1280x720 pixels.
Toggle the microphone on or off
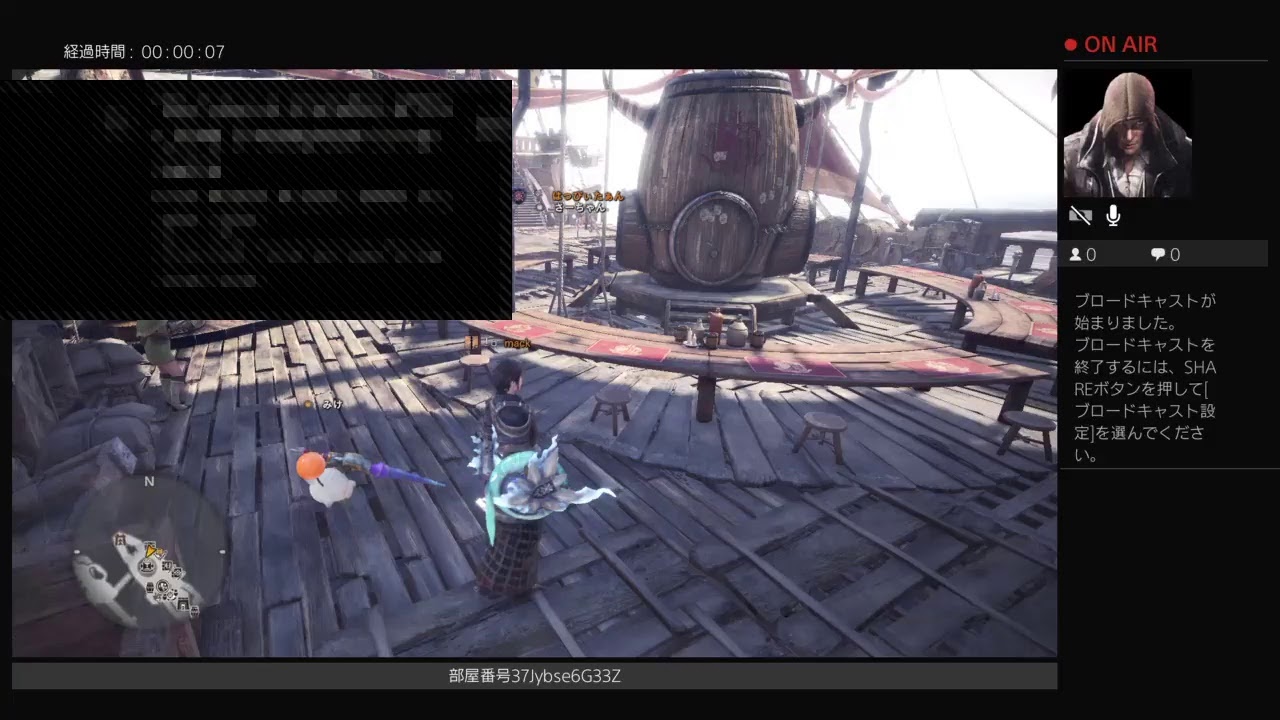[1112, 215]
